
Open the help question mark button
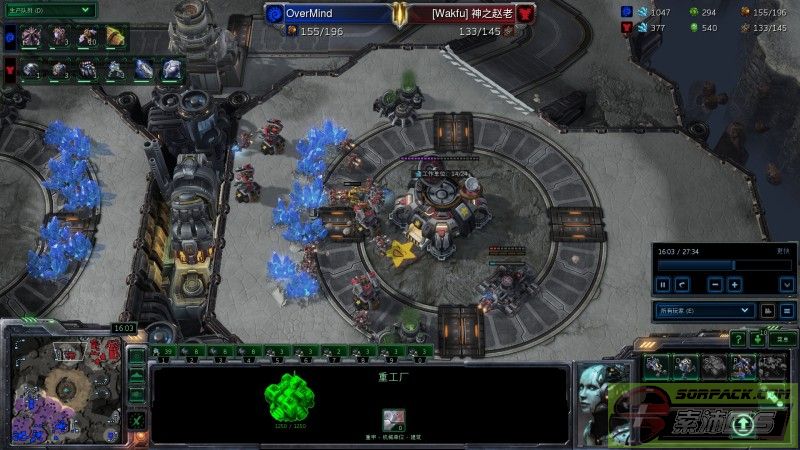tap(738, 339)
